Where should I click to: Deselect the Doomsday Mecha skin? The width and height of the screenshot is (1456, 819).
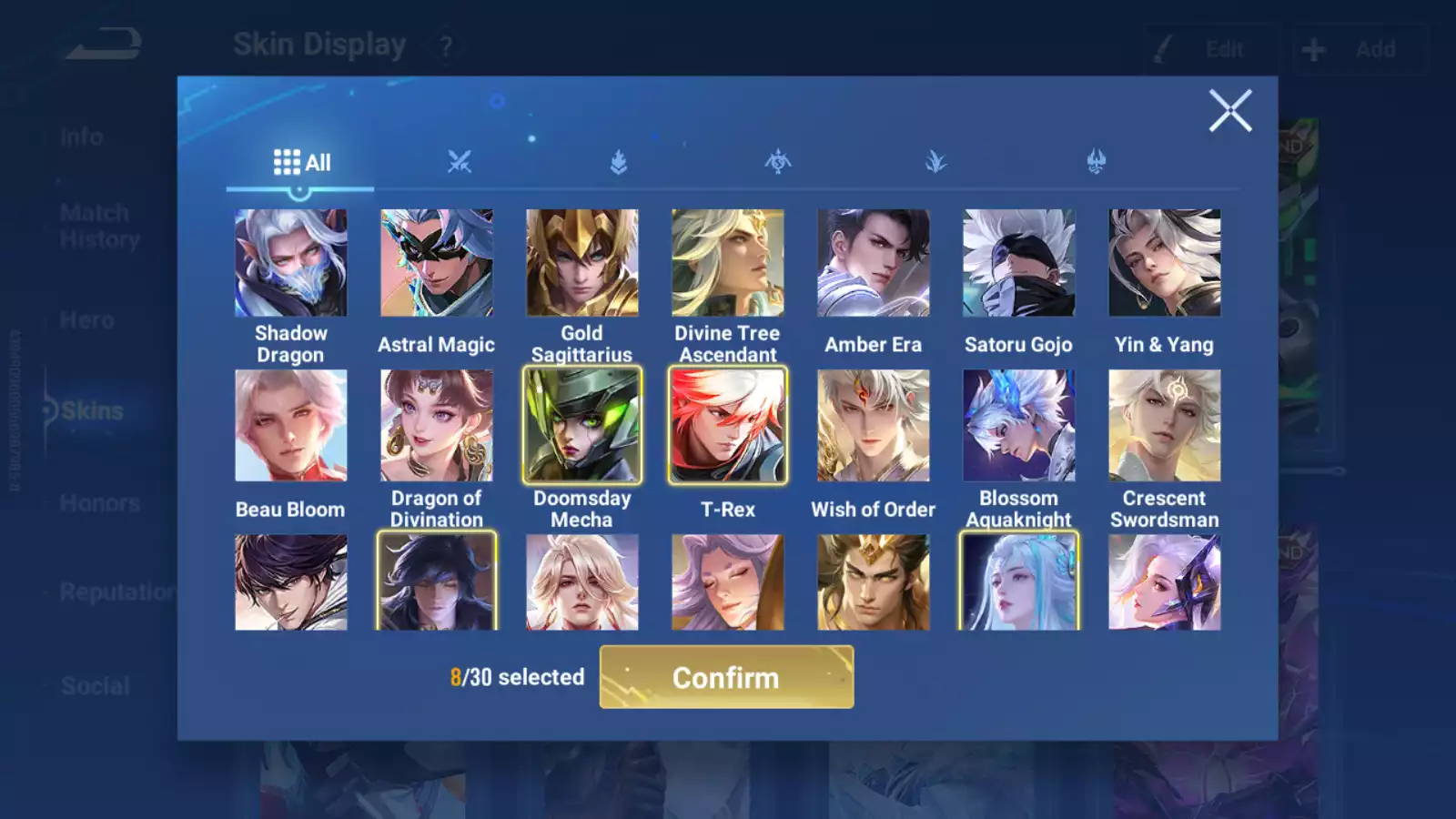(x=582, y=425)
